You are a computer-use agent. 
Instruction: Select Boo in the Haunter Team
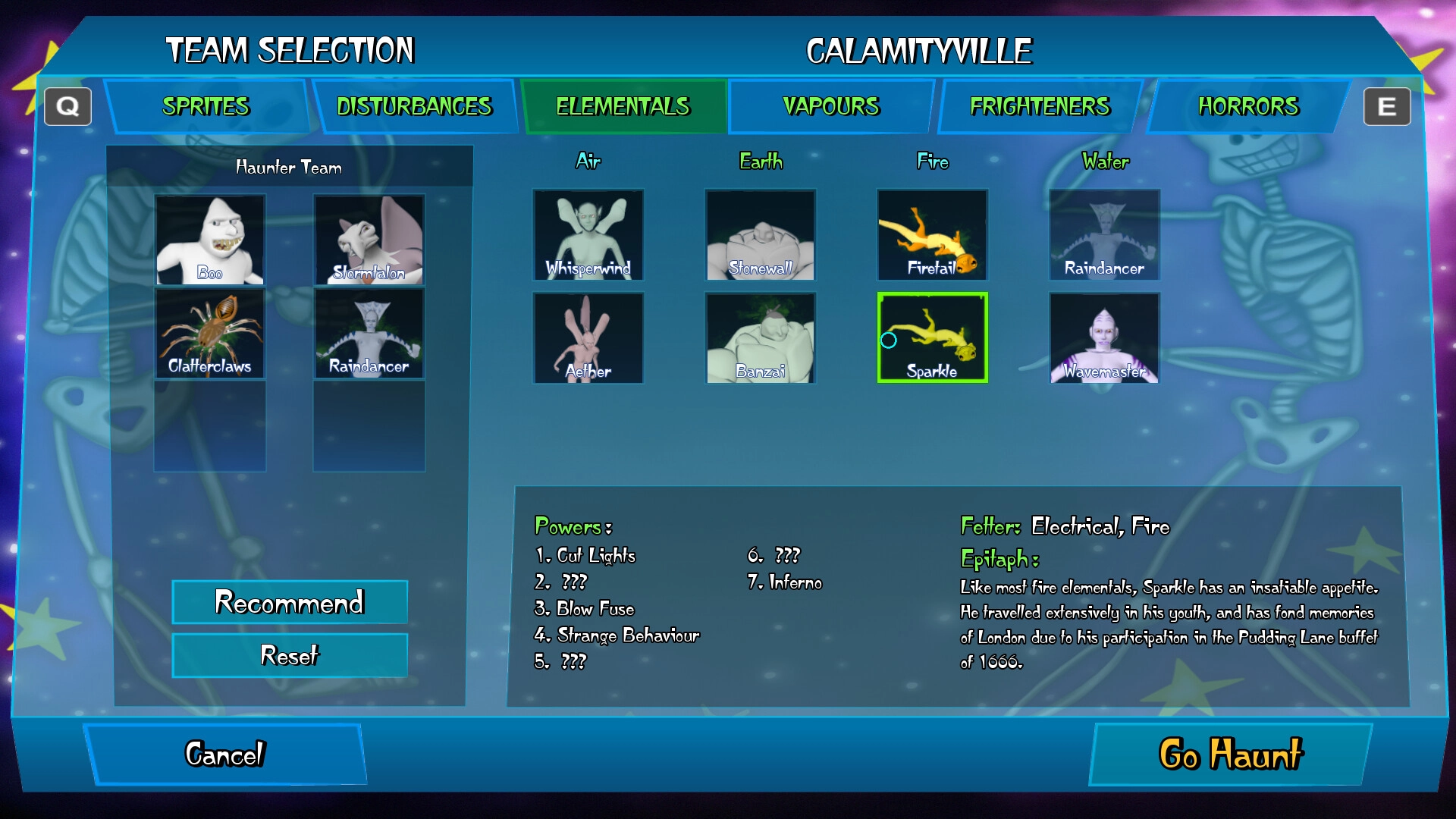click(x=210, y=240)
